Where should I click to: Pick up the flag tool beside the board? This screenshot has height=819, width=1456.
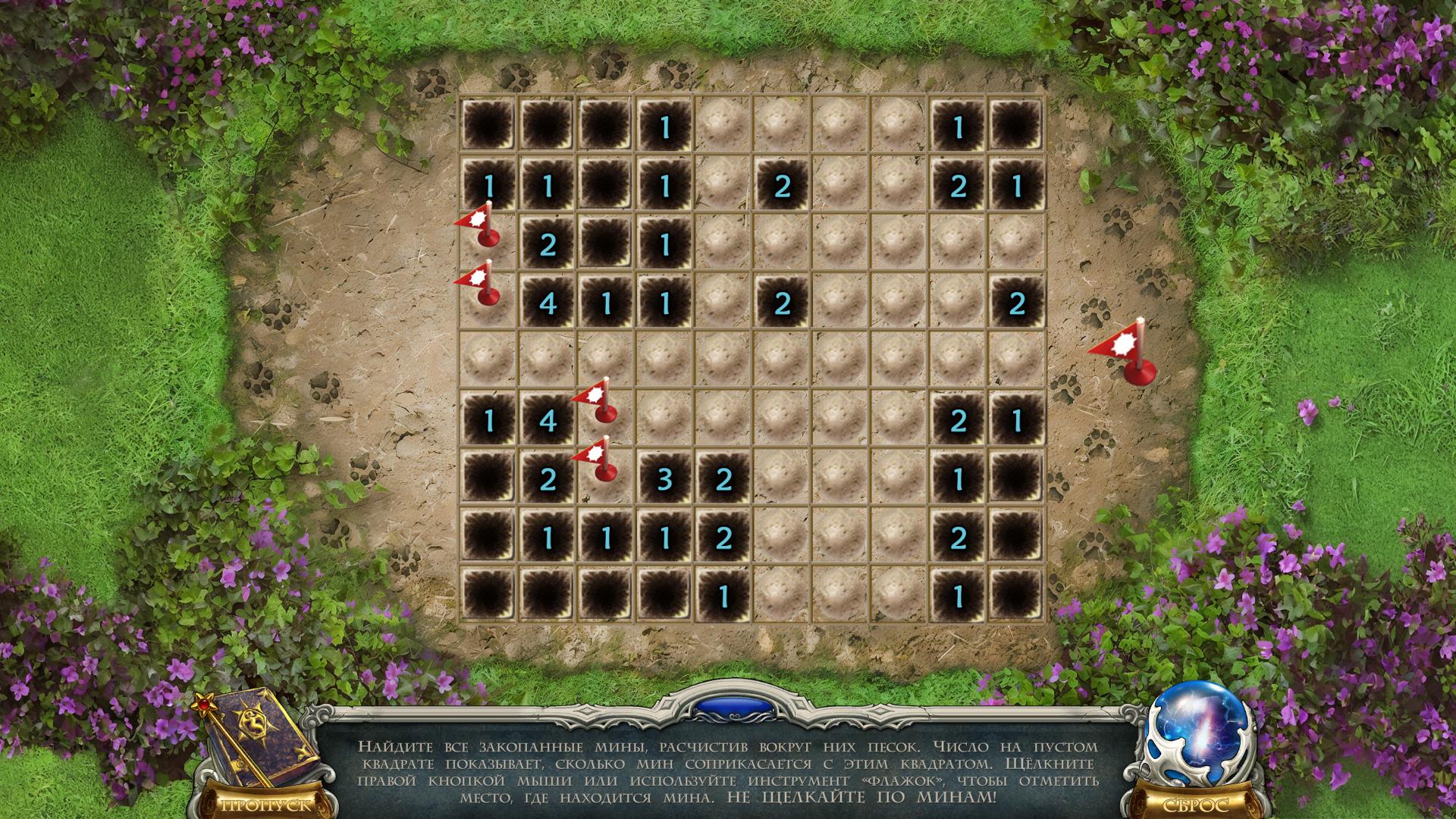pos(1126,352)
